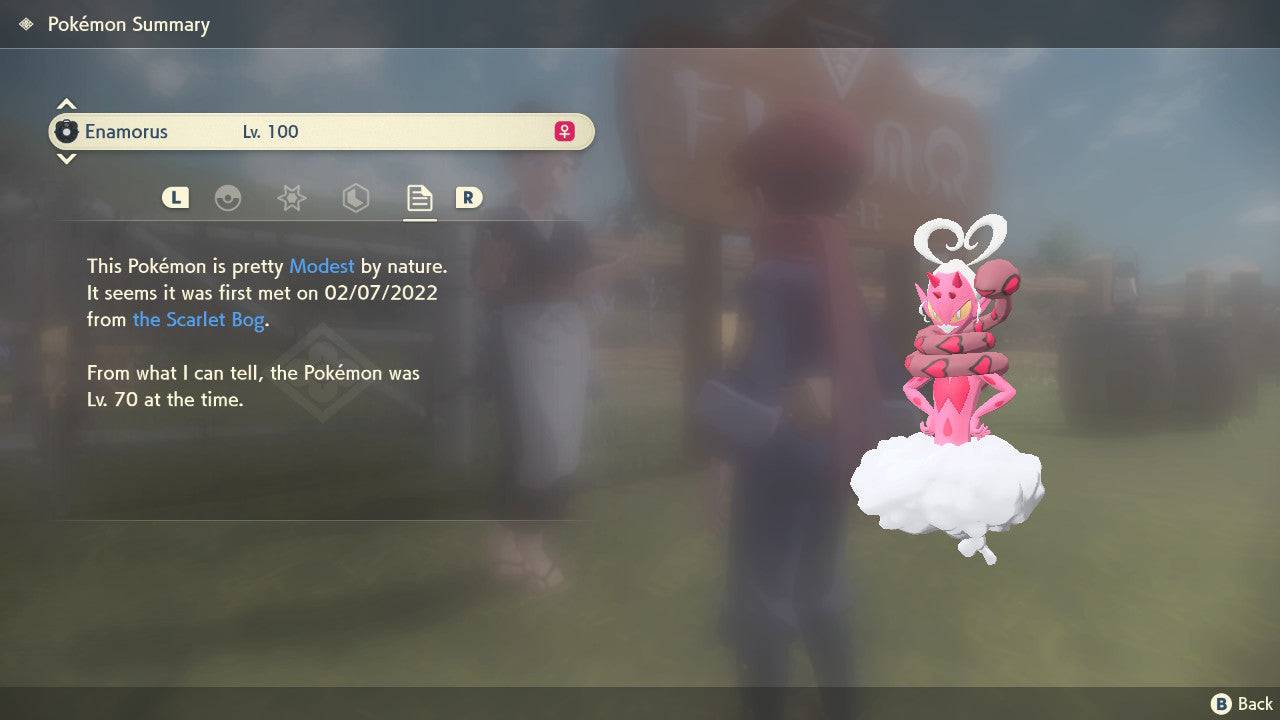Open the Pokémon Summary header menu
1280x720 pixels.
(126, 23)
